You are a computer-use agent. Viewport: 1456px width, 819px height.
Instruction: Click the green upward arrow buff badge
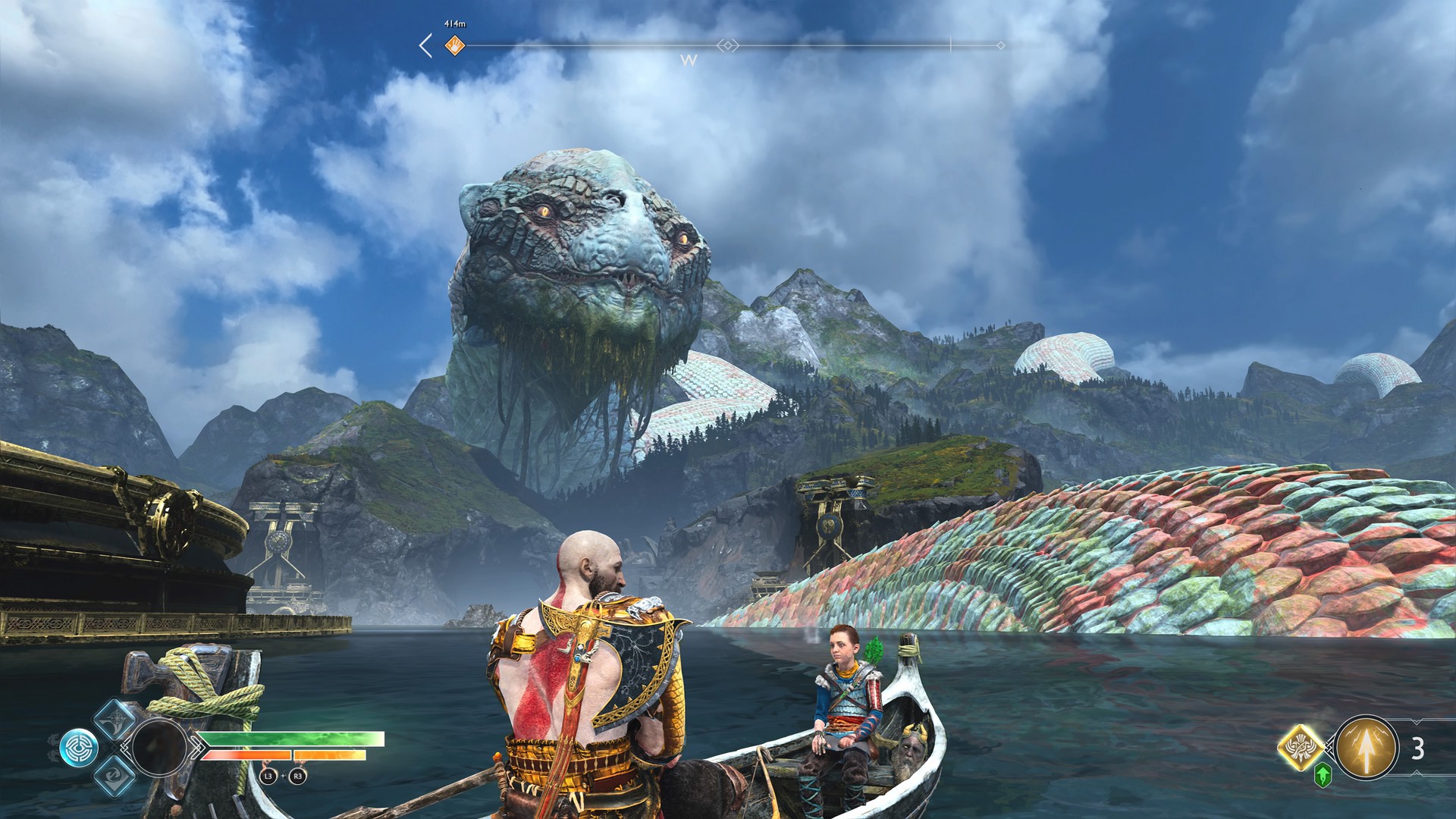tap(1323, 775)
